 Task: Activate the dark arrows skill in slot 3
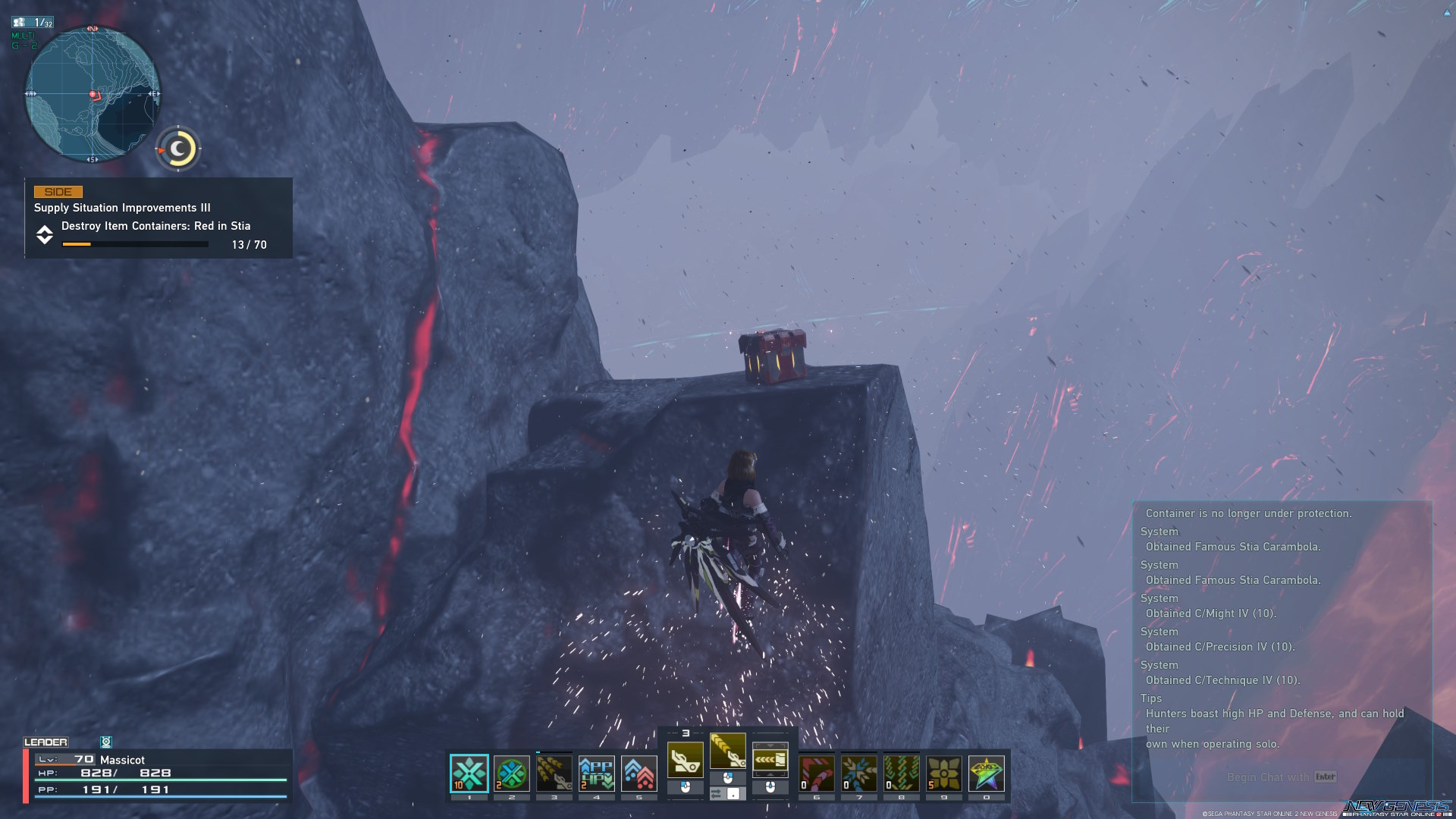pyautogui.click(x=554, y=773)
